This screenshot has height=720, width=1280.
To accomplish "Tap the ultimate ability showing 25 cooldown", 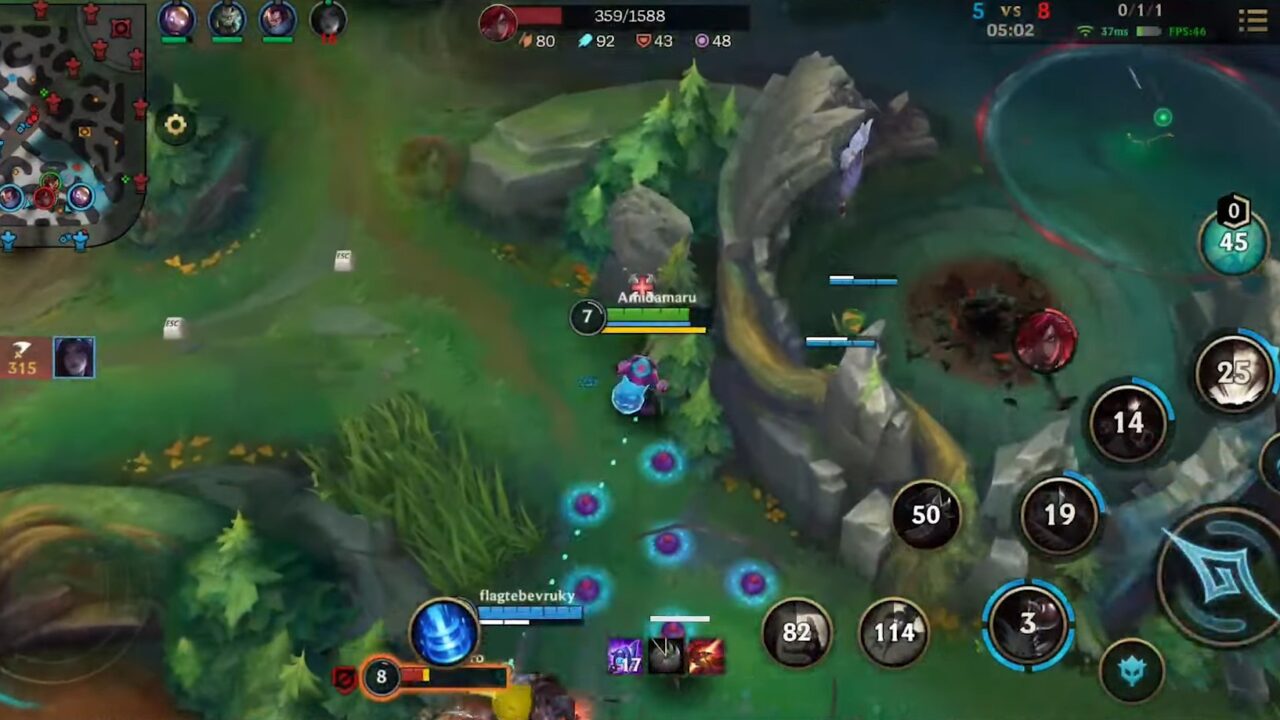I will pyautogui.click(x=1234, y=378).
